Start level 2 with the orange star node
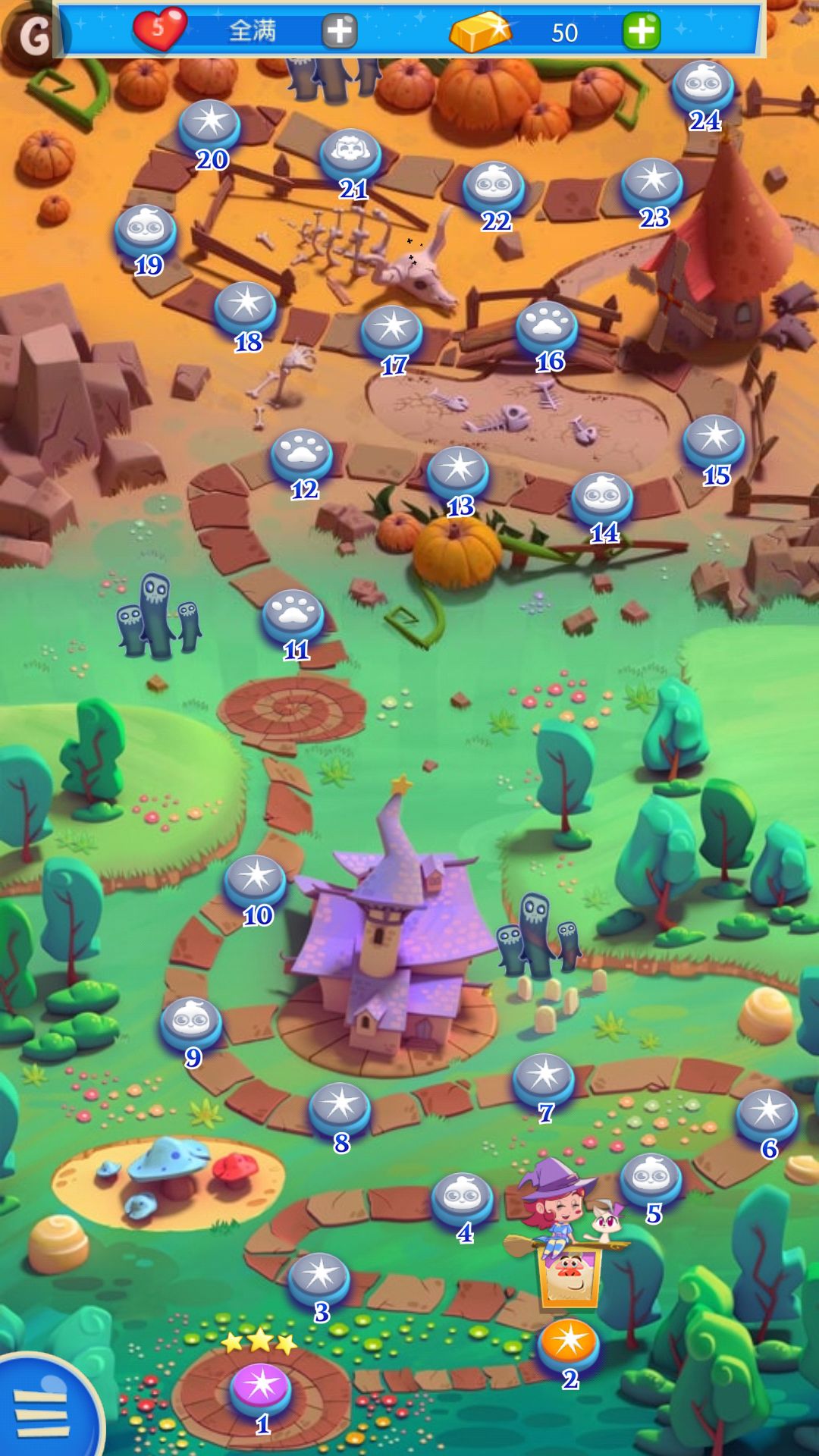Viewport: 819px width, 1456px height. 569,1342
